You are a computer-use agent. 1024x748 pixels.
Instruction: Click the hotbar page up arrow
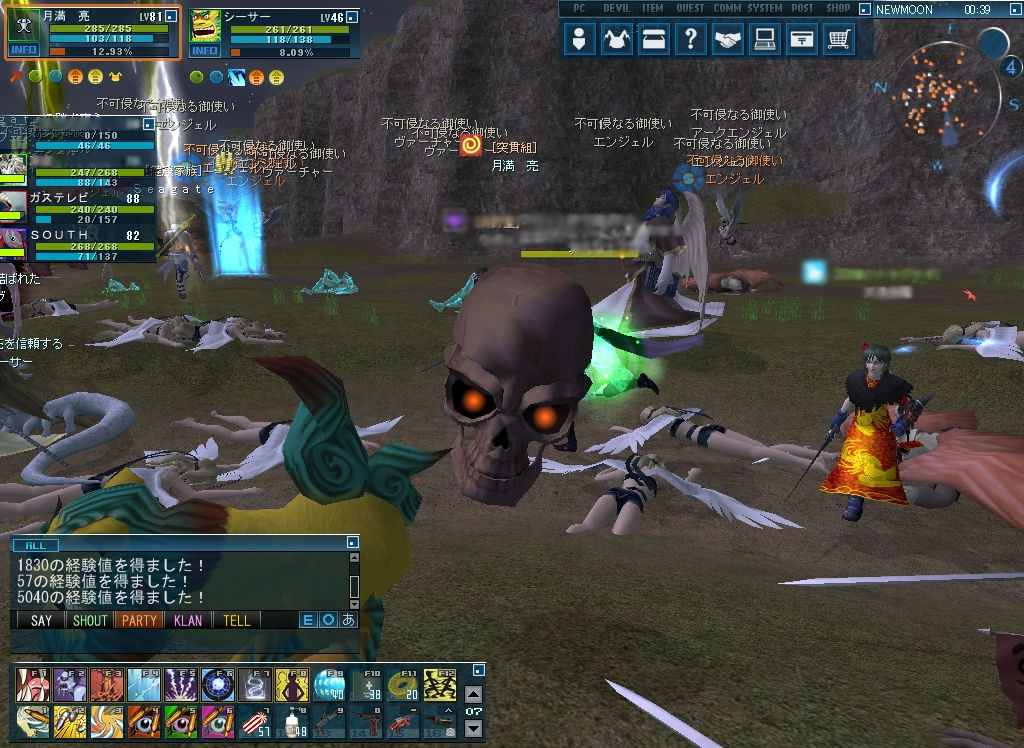474,693
